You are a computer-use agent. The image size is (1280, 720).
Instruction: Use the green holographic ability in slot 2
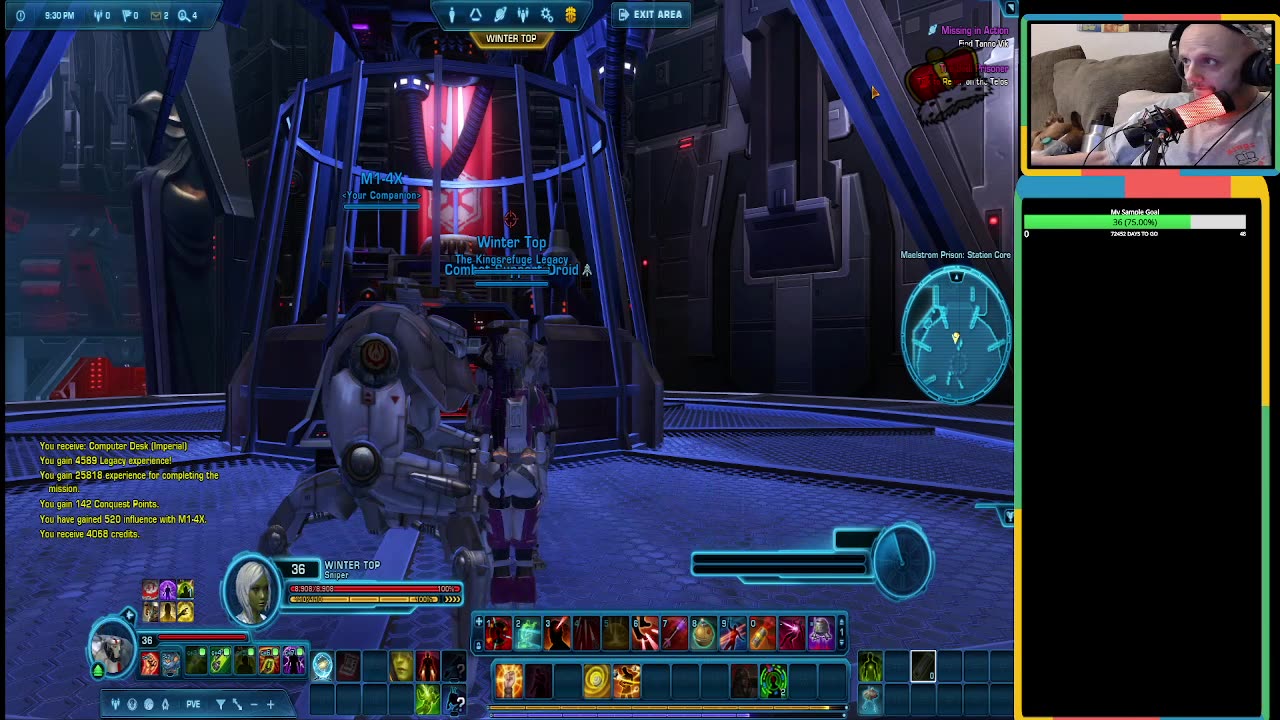(528, 632)
